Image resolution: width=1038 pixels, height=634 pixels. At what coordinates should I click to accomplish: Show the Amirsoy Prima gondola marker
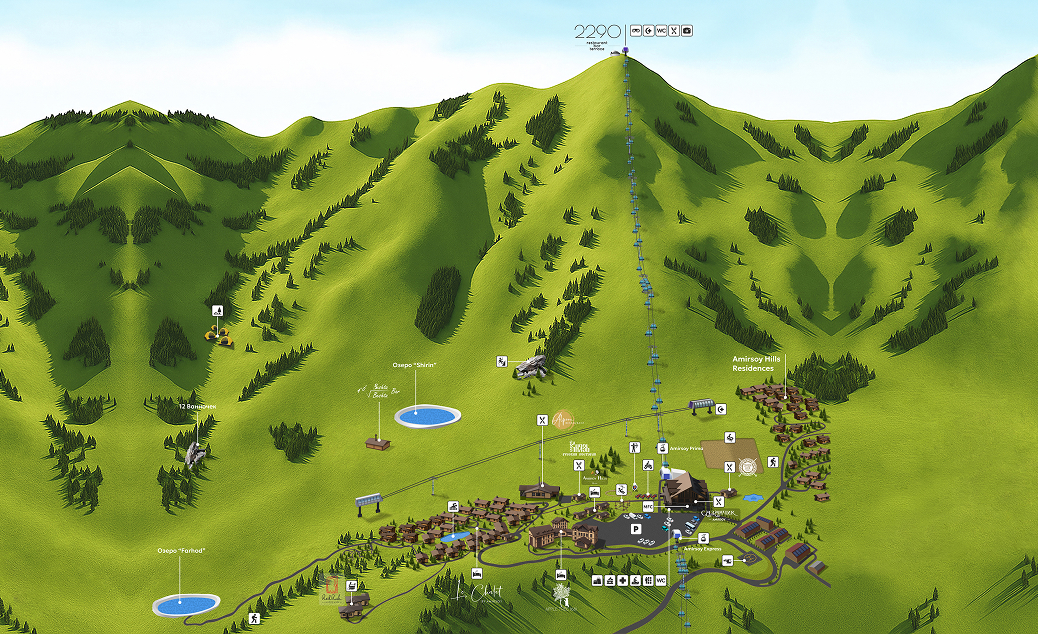(662, 448)
